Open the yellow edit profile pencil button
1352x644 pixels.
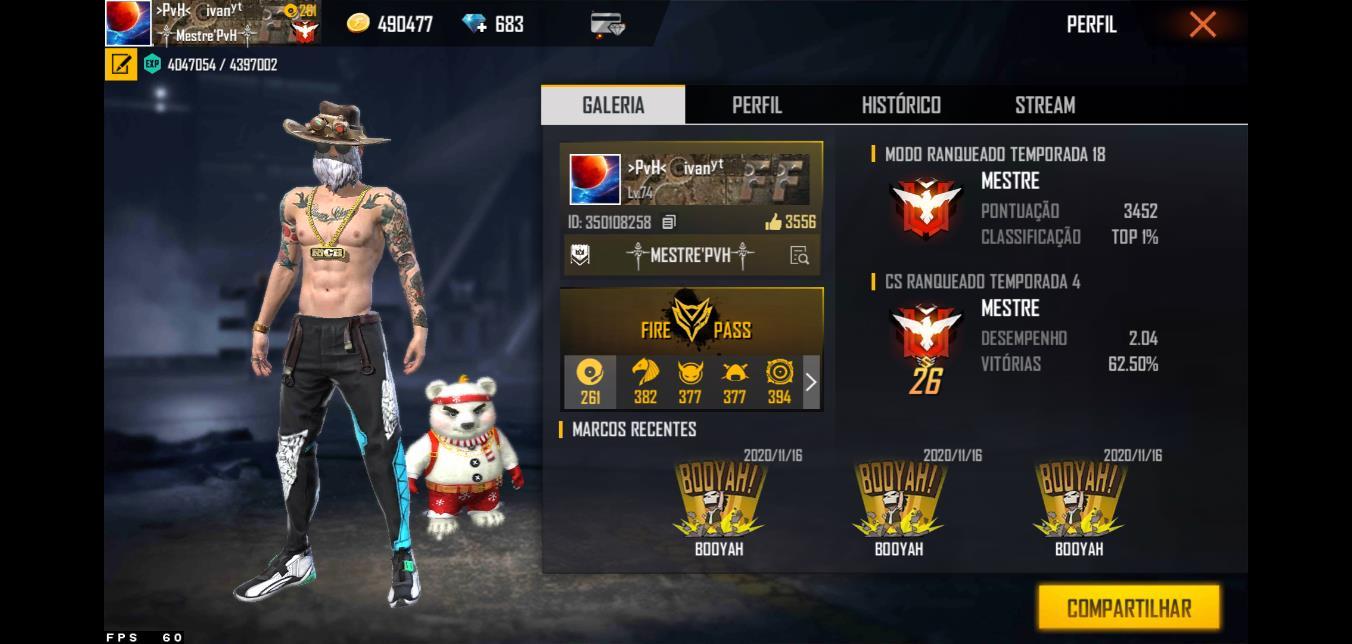pyautogui.click(x=121, y=65)
